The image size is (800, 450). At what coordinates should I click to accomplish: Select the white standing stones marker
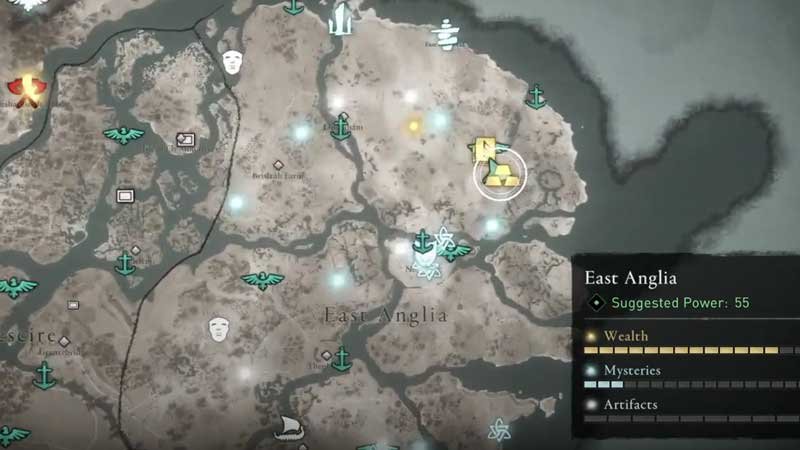[x=340, y=19]
